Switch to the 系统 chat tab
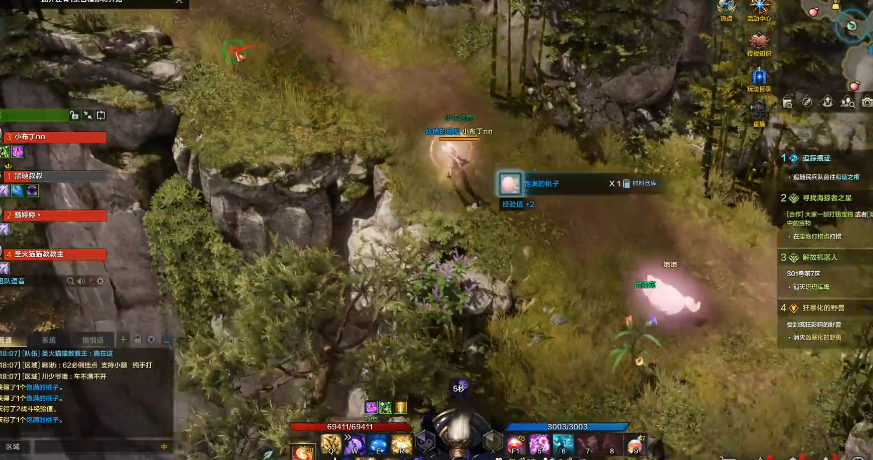 pyautogui.click(x=49, y=340)
